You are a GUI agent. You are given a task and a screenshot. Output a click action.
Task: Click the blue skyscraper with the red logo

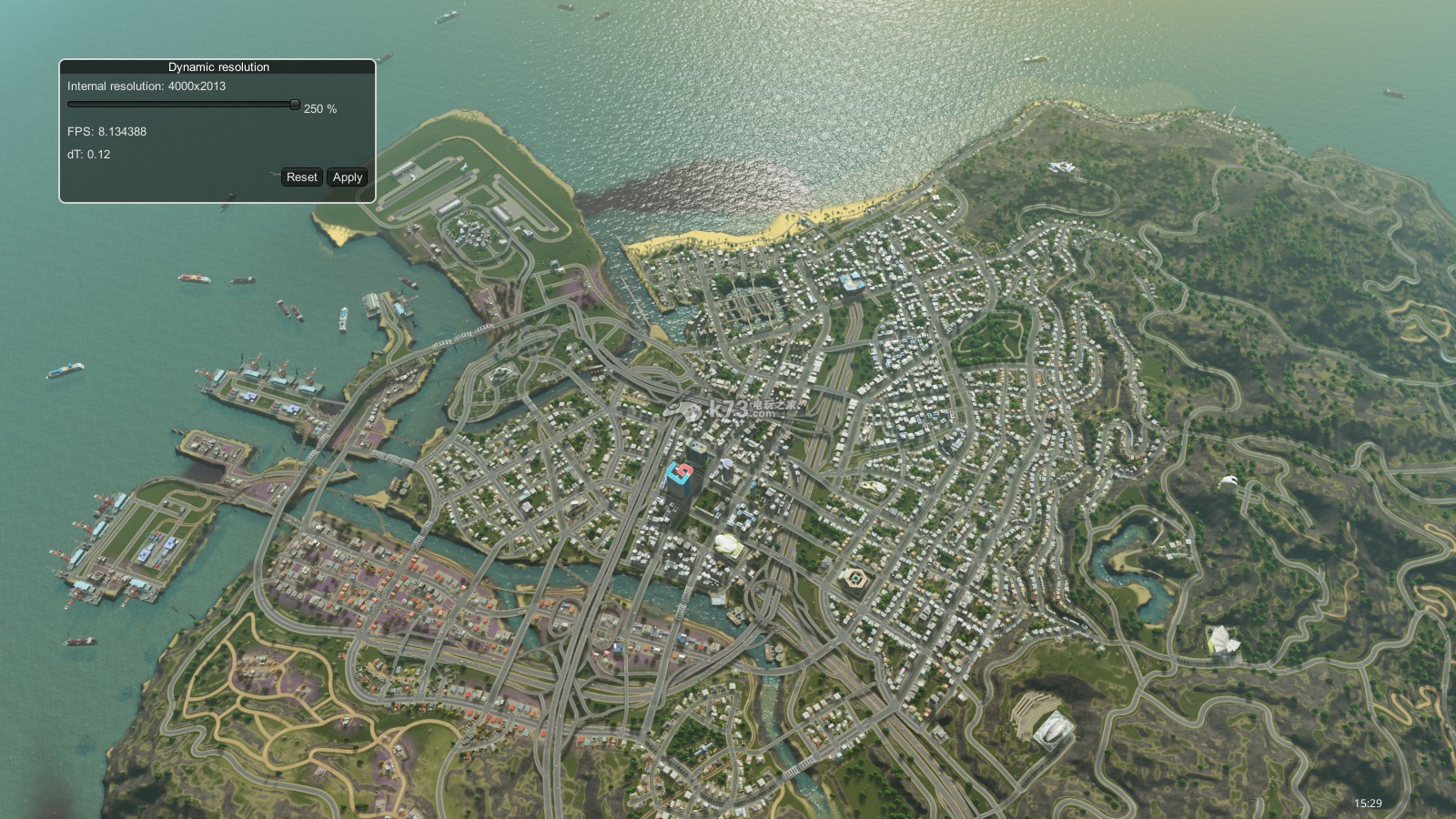point(679,473)
